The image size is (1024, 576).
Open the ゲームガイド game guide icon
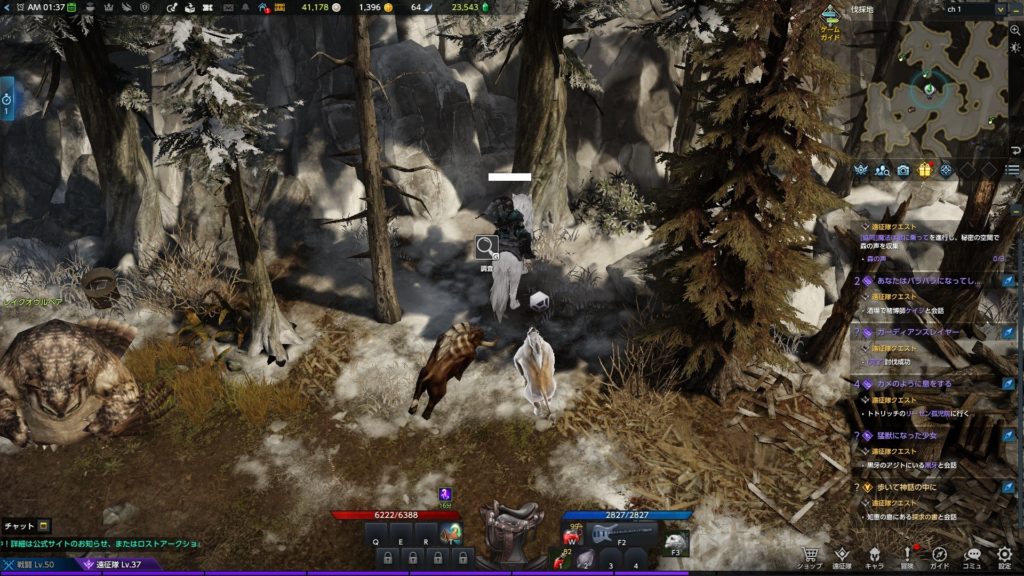point(830,20)
